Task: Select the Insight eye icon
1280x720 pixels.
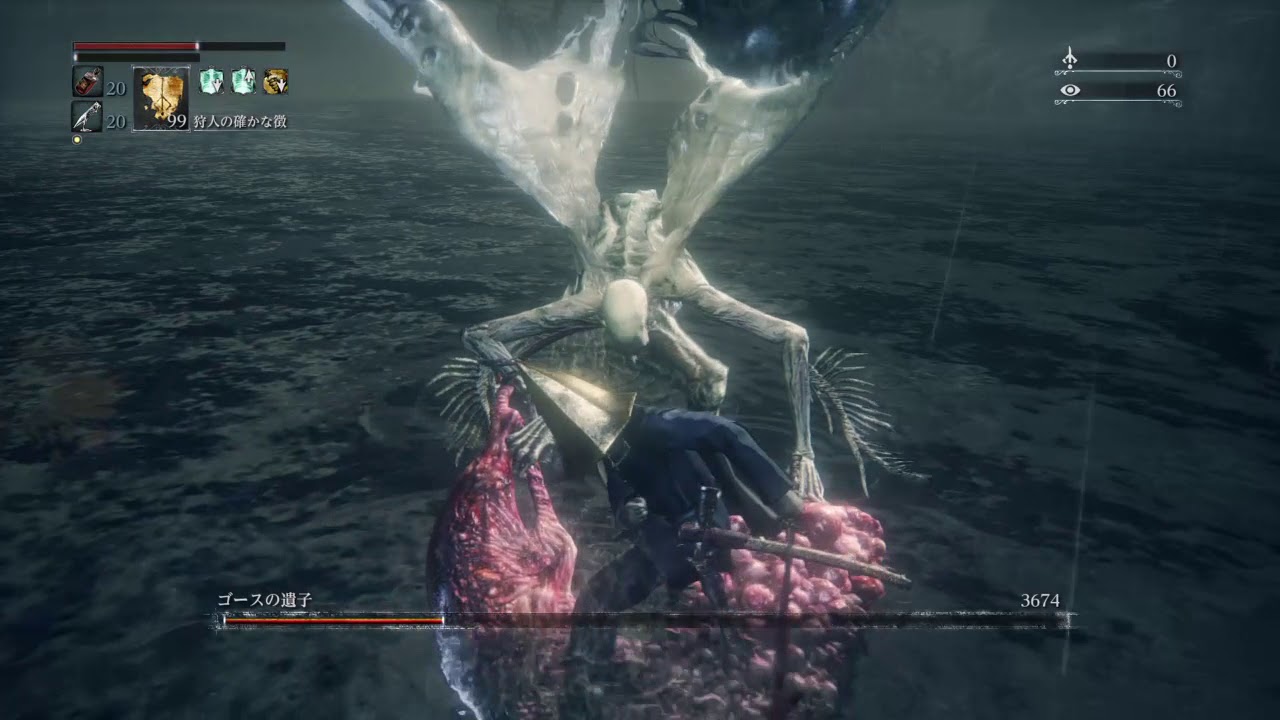Action: coord(1070,90)
